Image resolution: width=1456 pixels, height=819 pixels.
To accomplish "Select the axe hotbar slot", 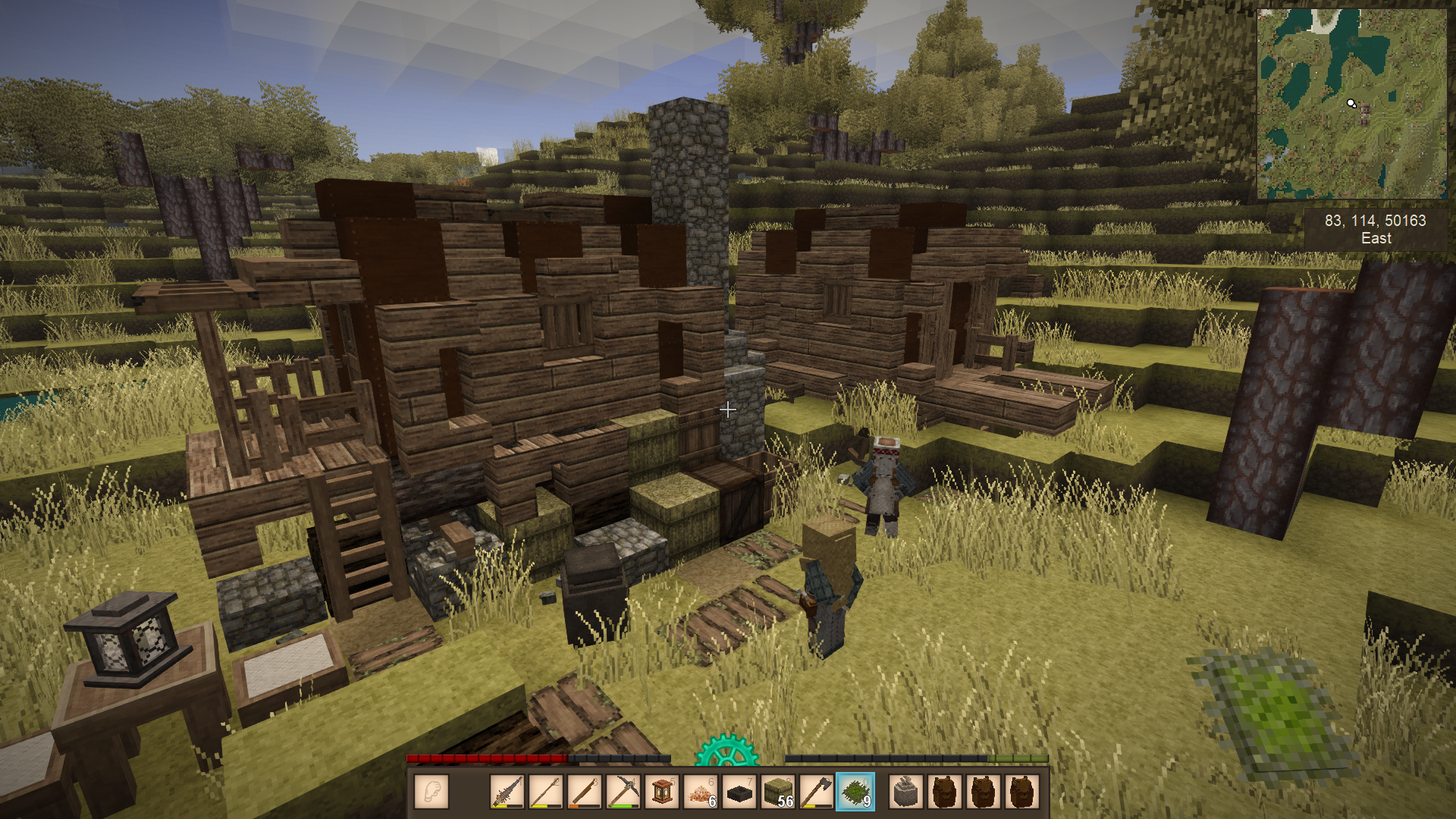I will (x=817, y=792).
